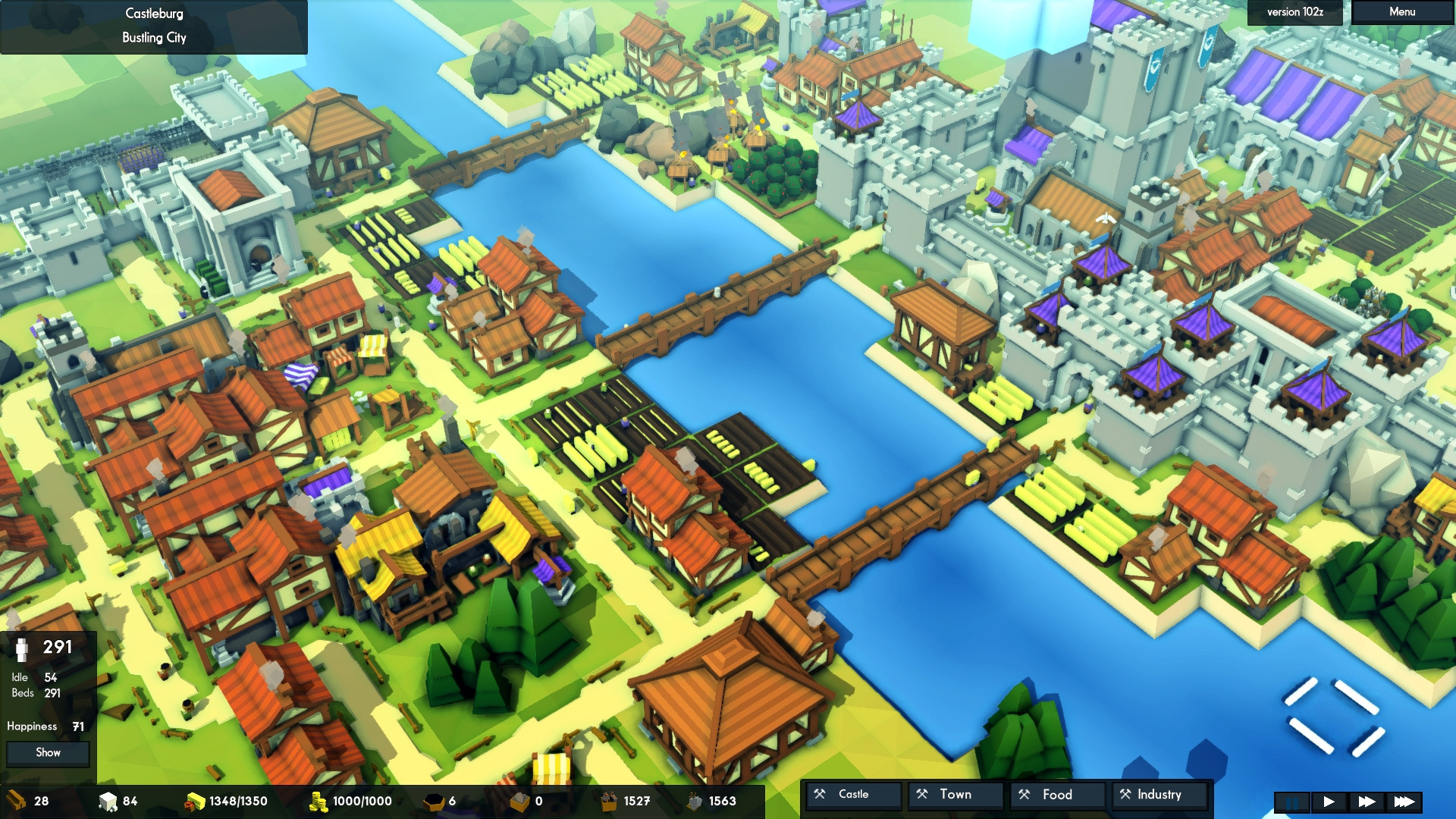The width and height of the screenshot is (1456, 819).
Task: Resume normal game speed with play button
Action: (x=1329, y=802)
